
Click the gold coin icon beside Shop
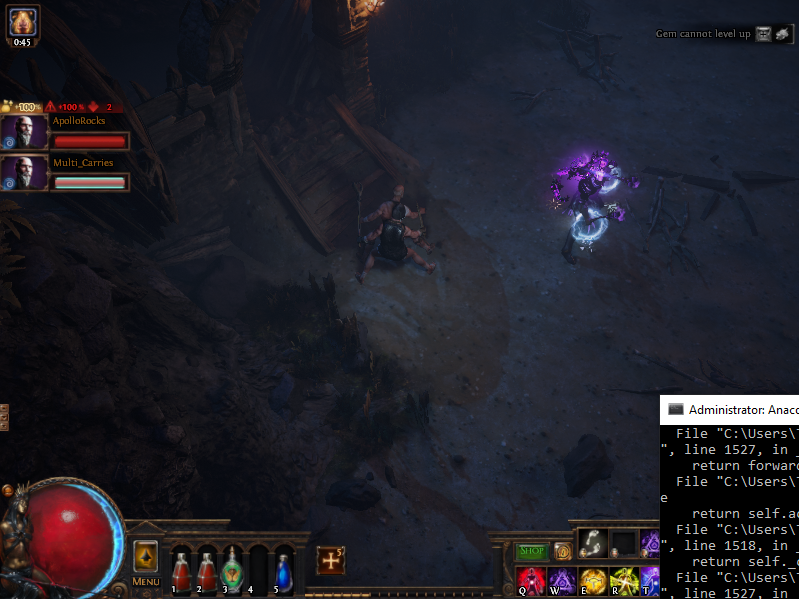click(562, 551)
